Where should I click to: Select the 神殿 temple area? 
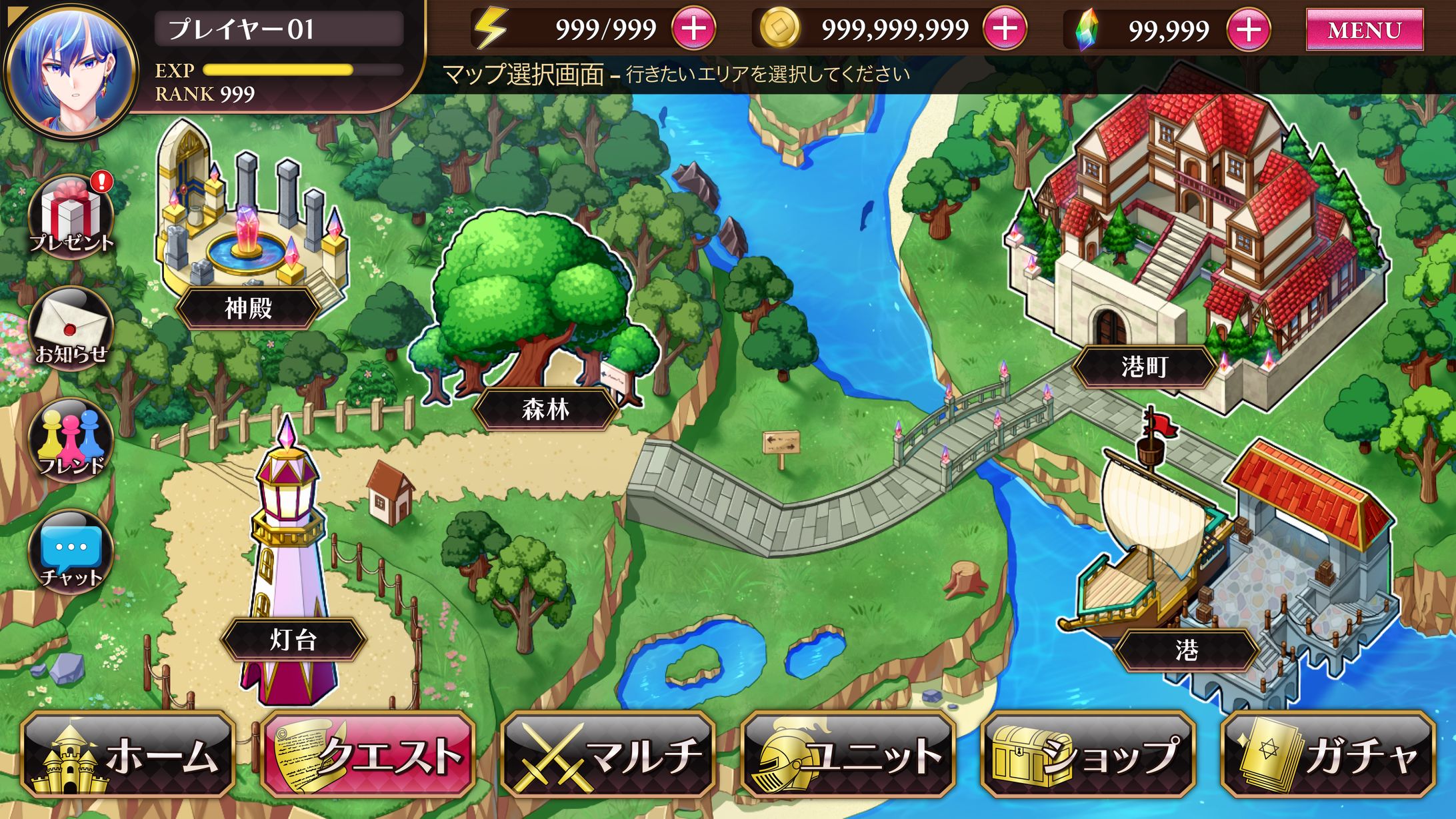tap(248, 308)
